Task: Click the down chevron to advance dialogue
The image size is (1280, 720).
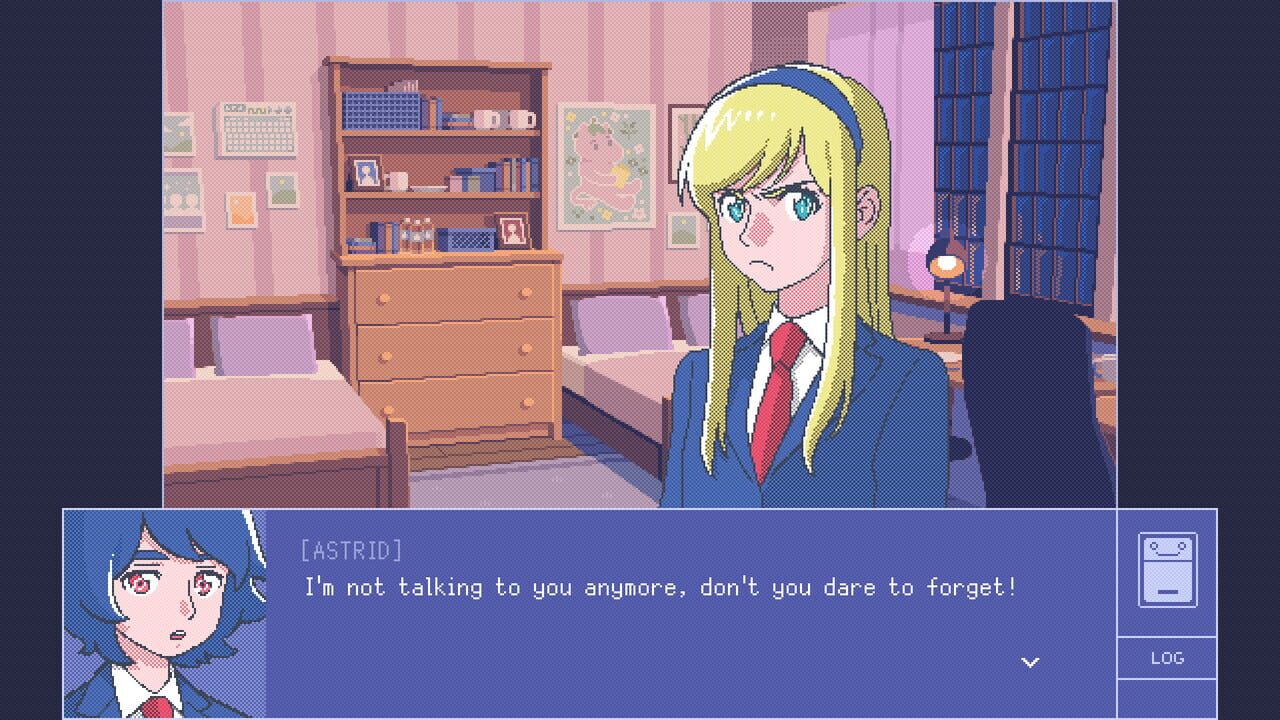Action: pyautogui.click(x=1029, y=662)
